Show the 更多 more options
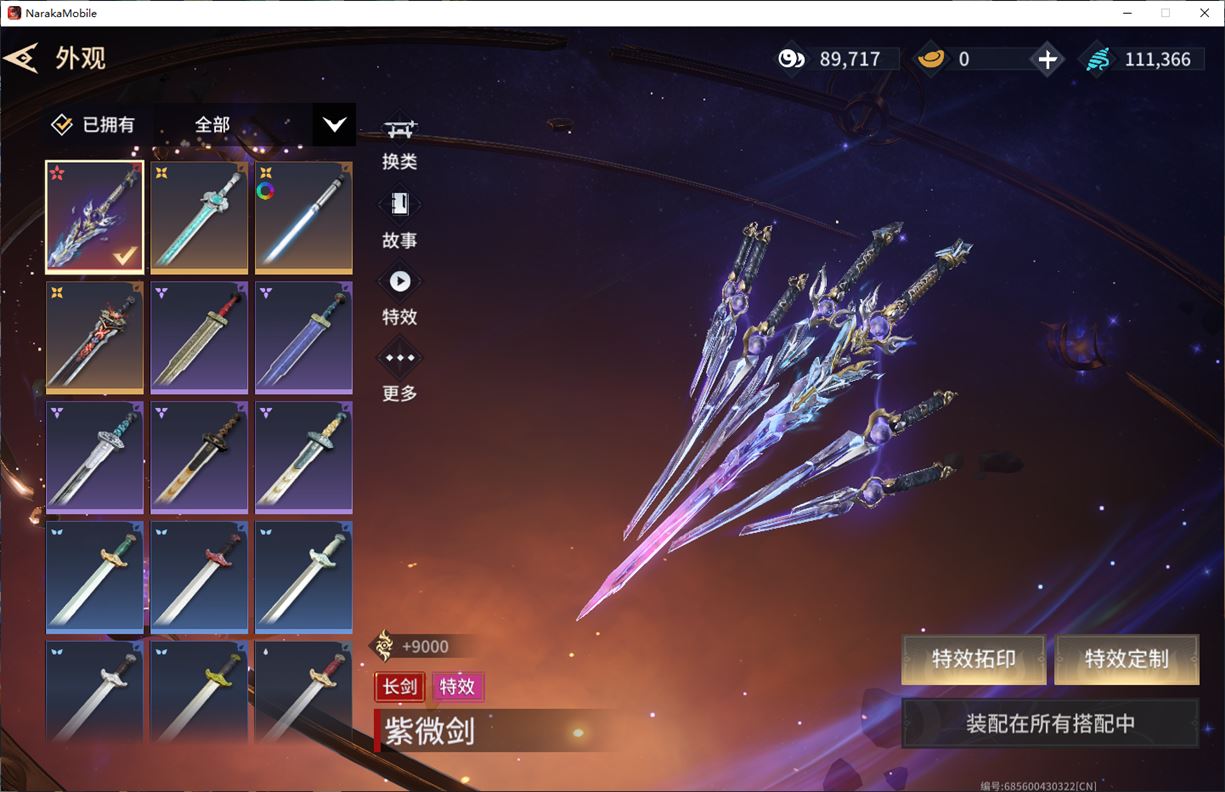 click(x=400, y=372)
